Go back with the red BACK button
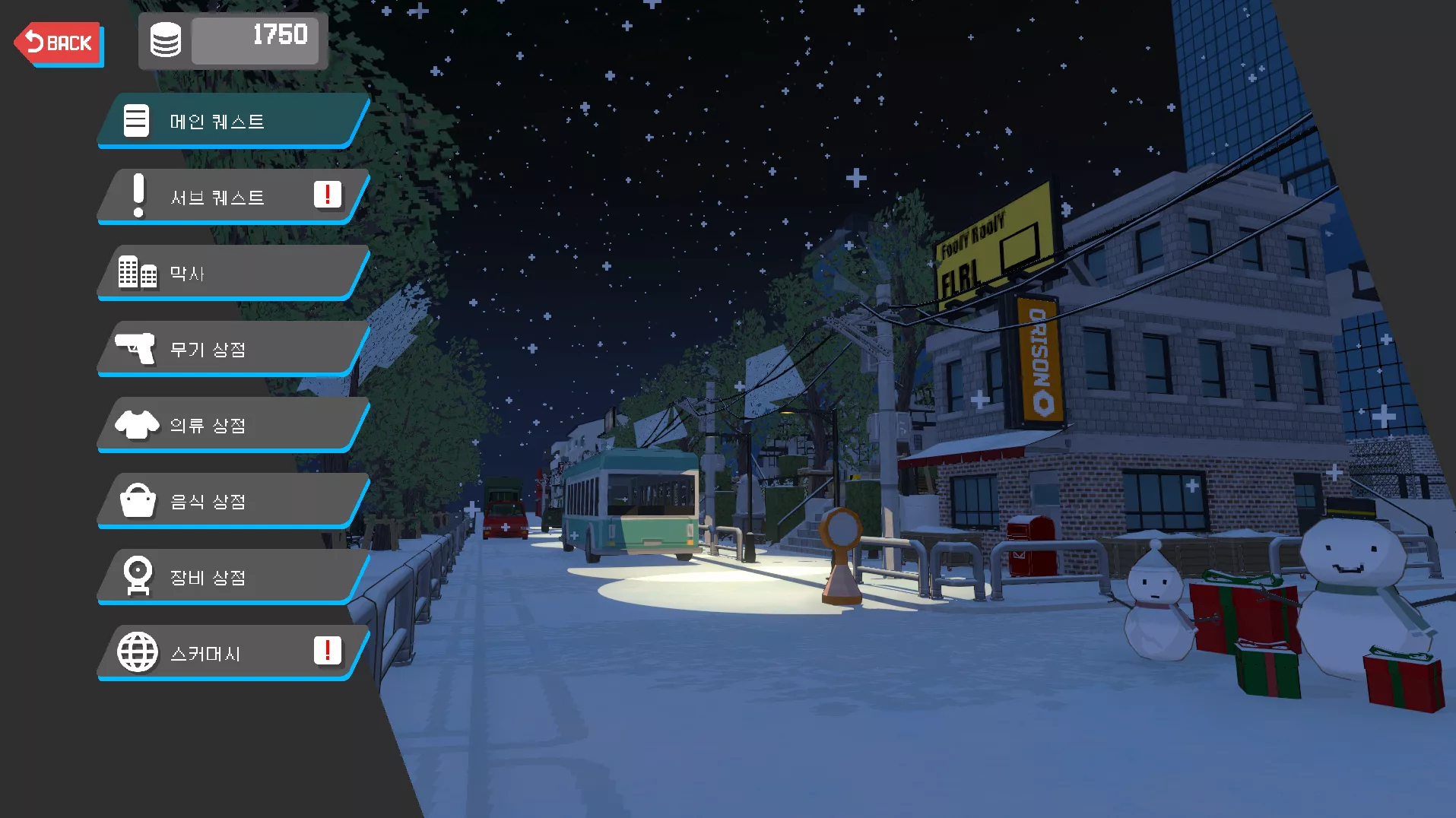This screenshot has height=818, width=1456. pos(59,43)
